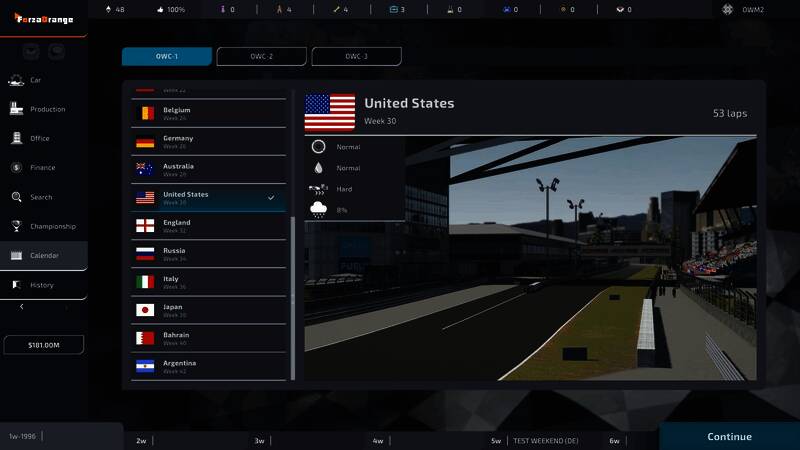Viewport: 800px width, 450px height.
Task: Select the Bahrain race row
Action: click(208, 337)
